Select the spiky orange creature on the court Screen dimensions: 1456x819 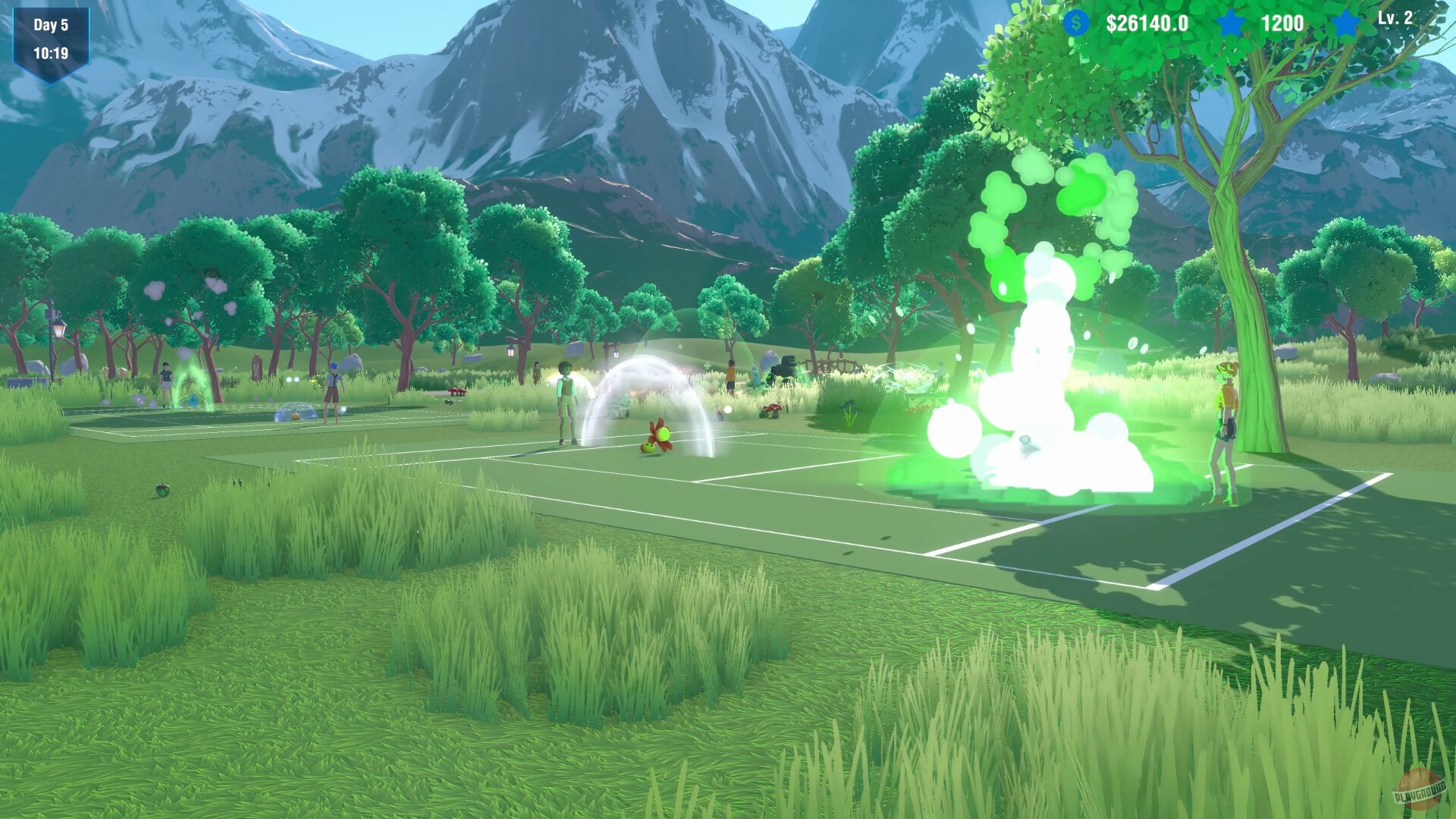[x=661, y=436]
